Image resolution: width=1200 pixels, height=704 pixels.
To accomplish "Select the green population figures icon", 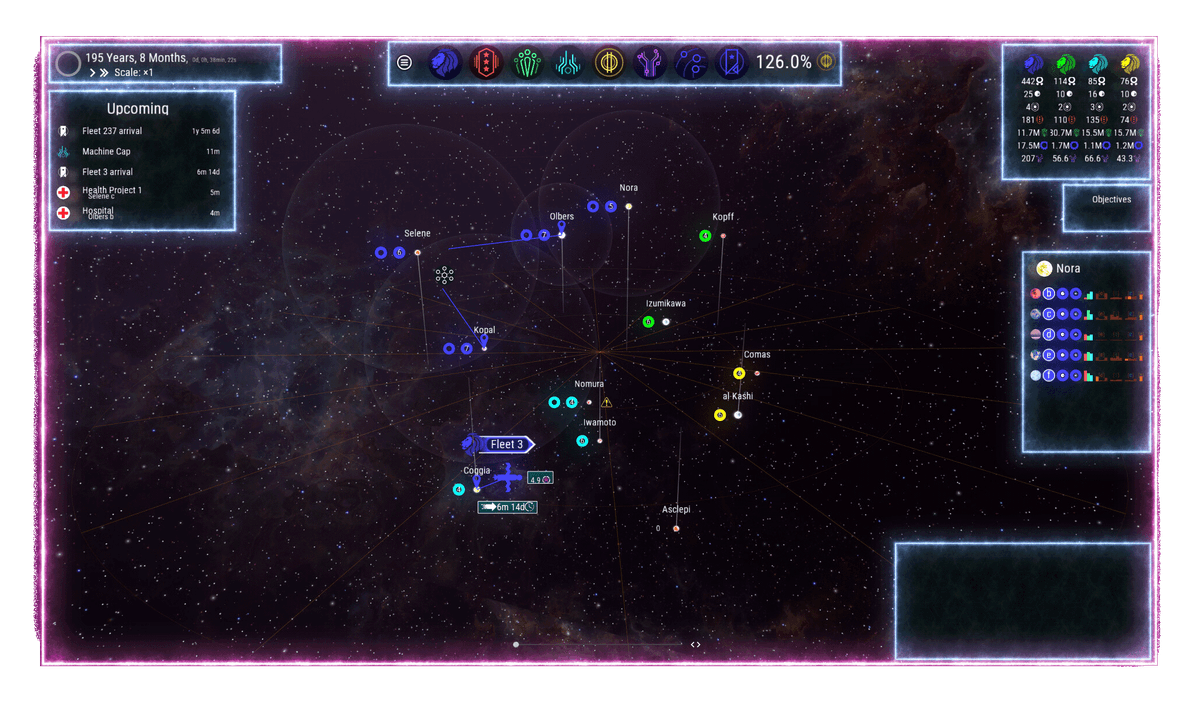I will pyautogui.click(x=527, y=63).
